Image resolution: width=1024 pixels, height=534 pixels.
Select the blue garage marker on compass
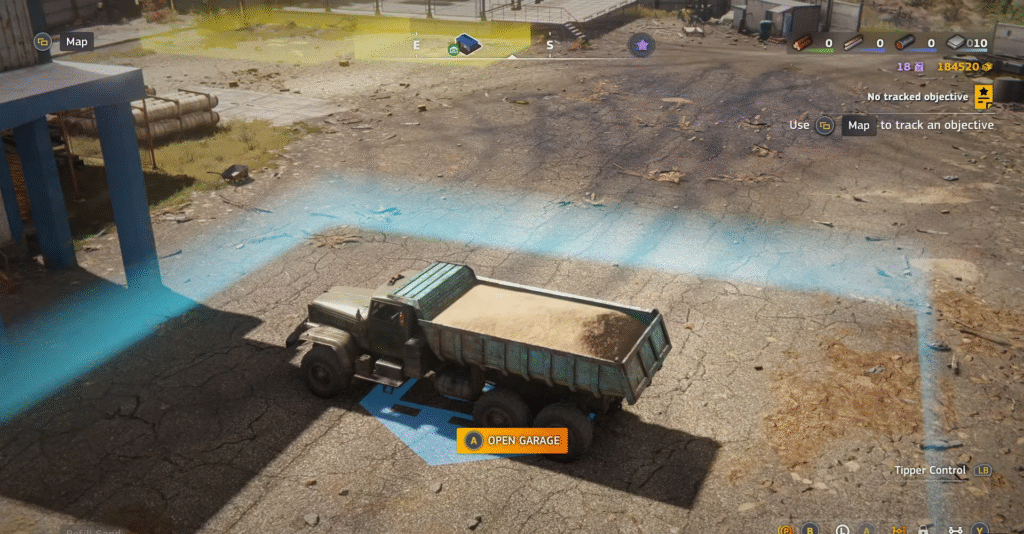(466, 44)
